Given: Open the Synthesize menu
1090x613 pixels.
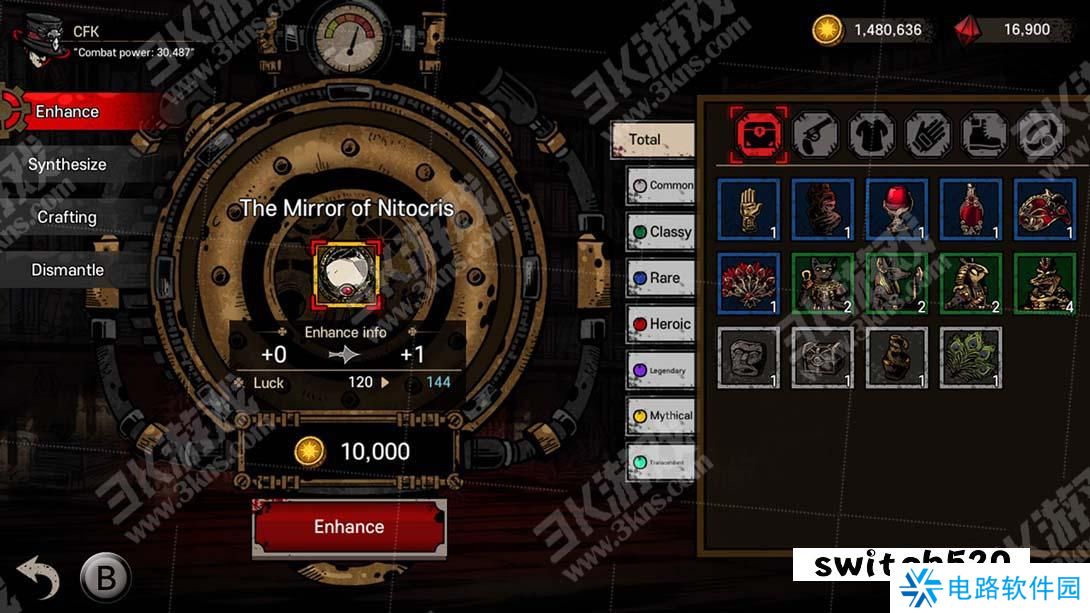Looking at the screenshot, I should click(67, 165).
